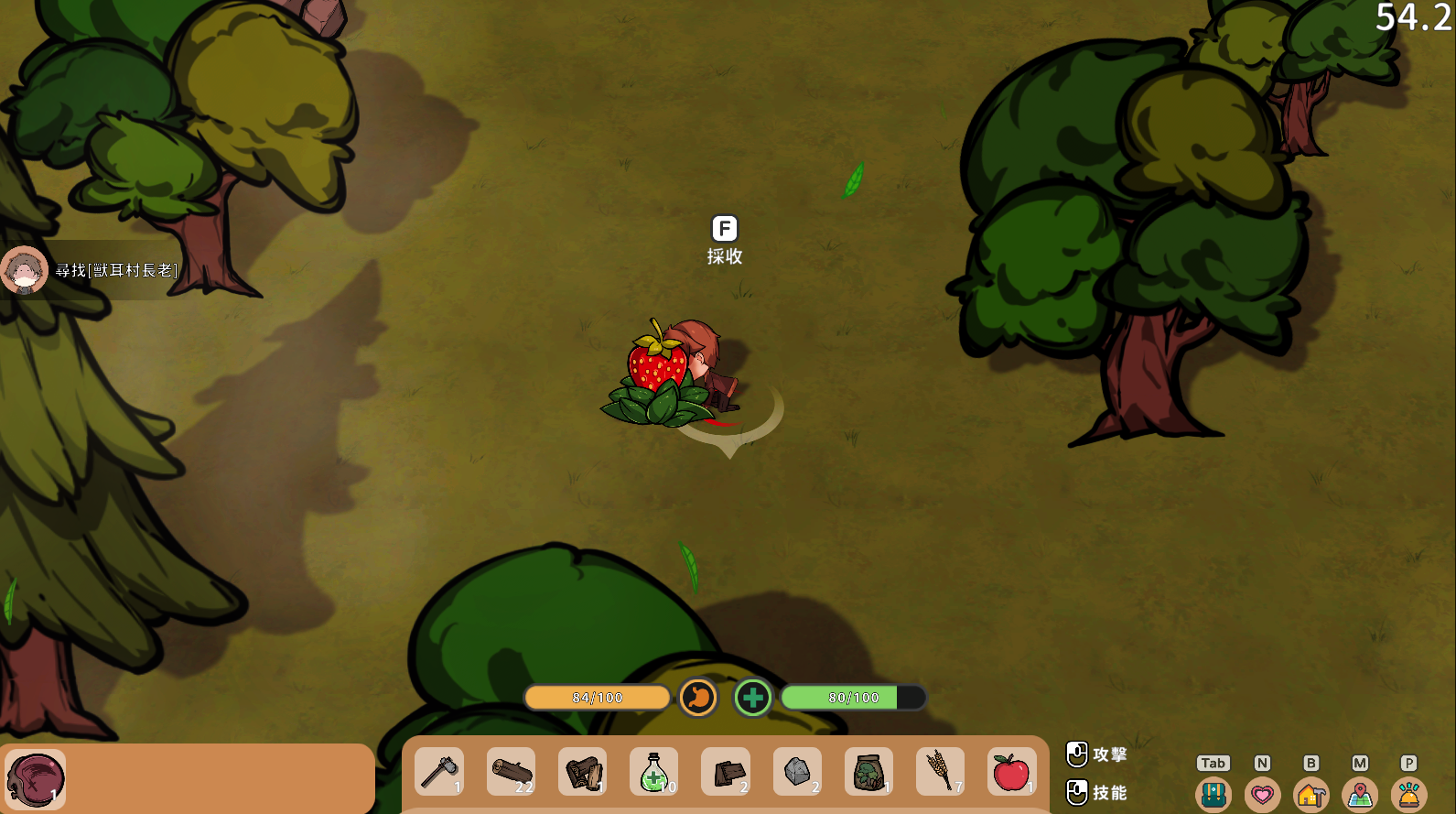This screenshot has width=1456, height=814.
Task: Select the seed bag slot
Action: click(x=868, y=772)
